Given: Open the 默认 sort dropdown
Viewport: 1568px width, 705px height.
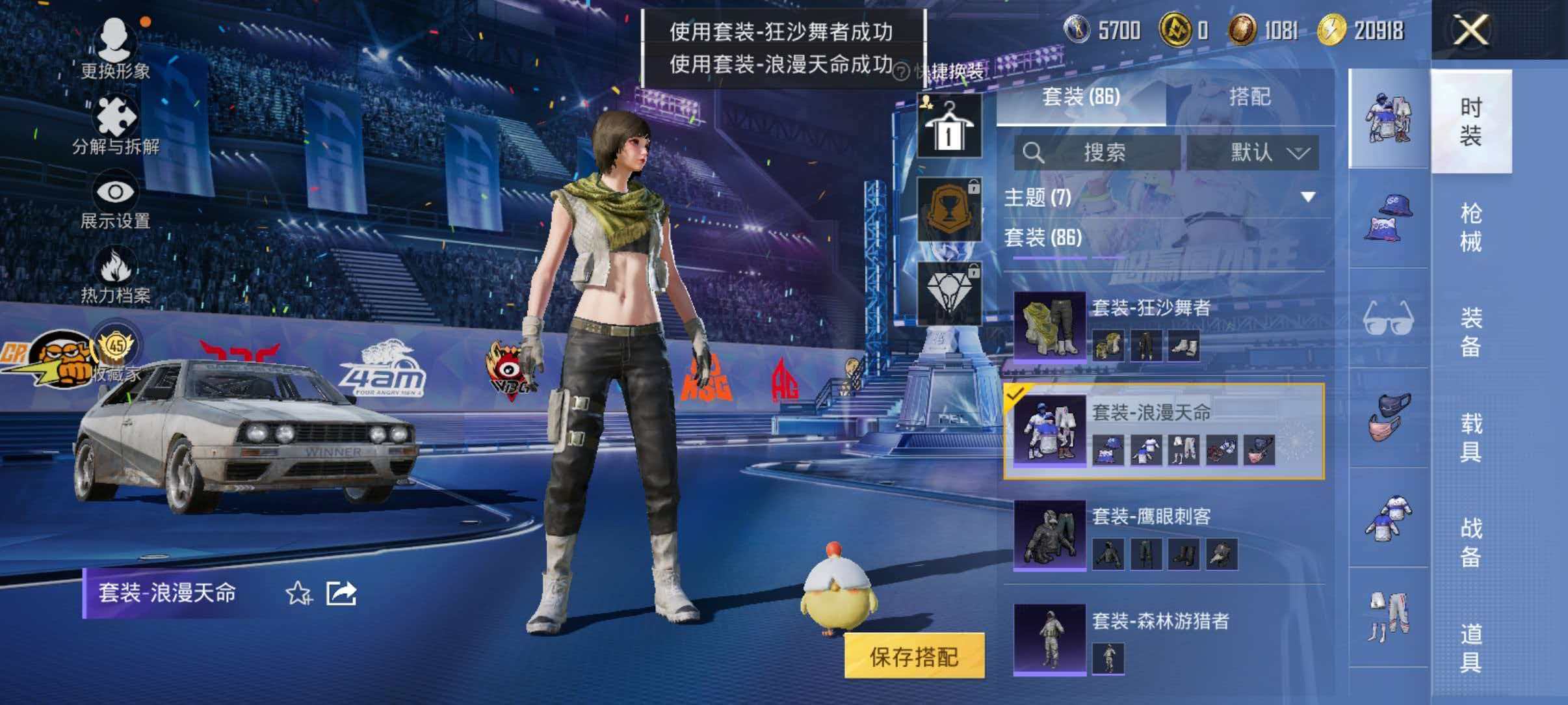Looking at the screenshot, I should [x=1261, y=152].
